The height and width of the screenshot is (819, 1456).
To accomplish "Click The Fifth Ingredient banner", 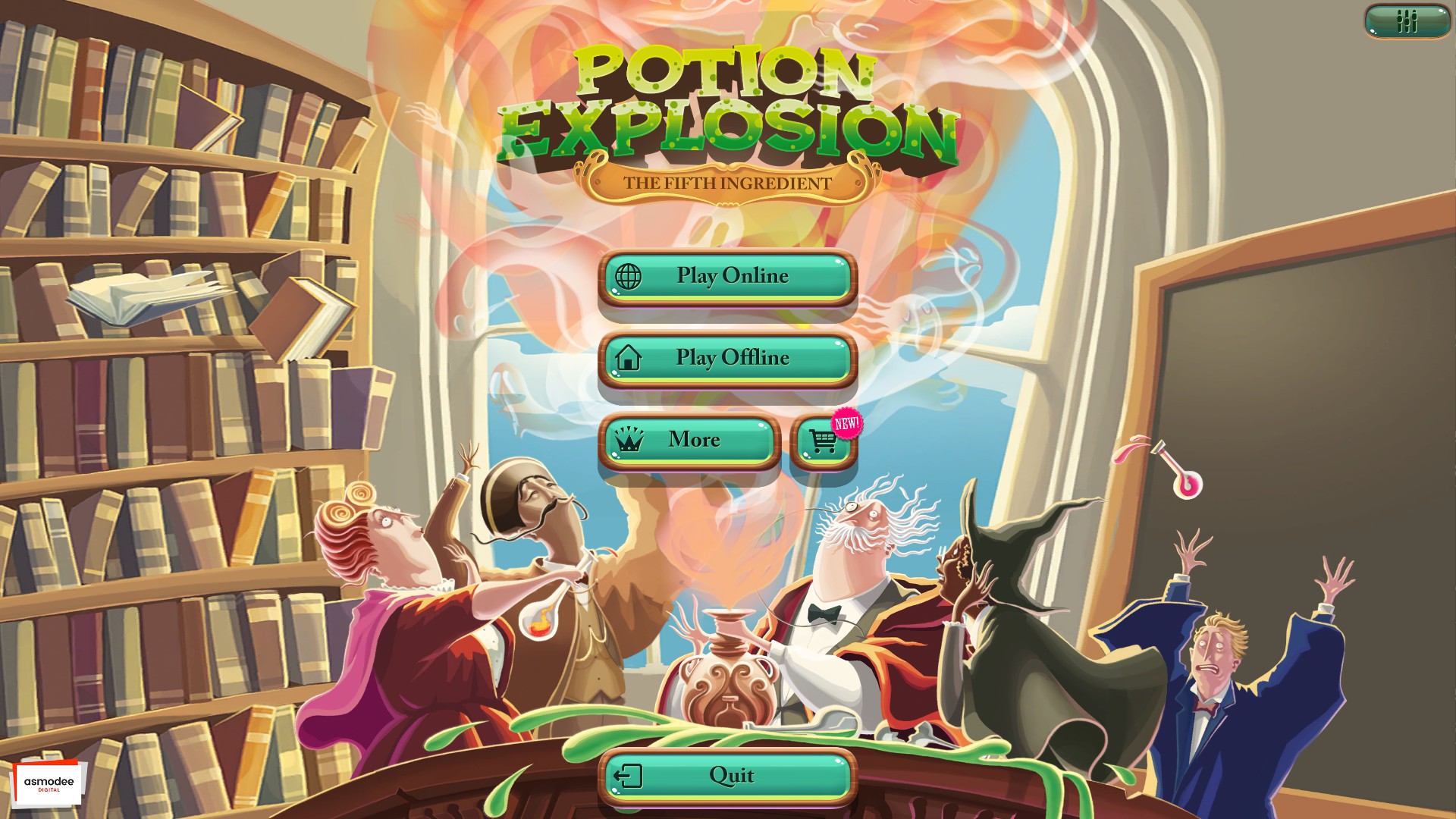I will tap(726, 180).
